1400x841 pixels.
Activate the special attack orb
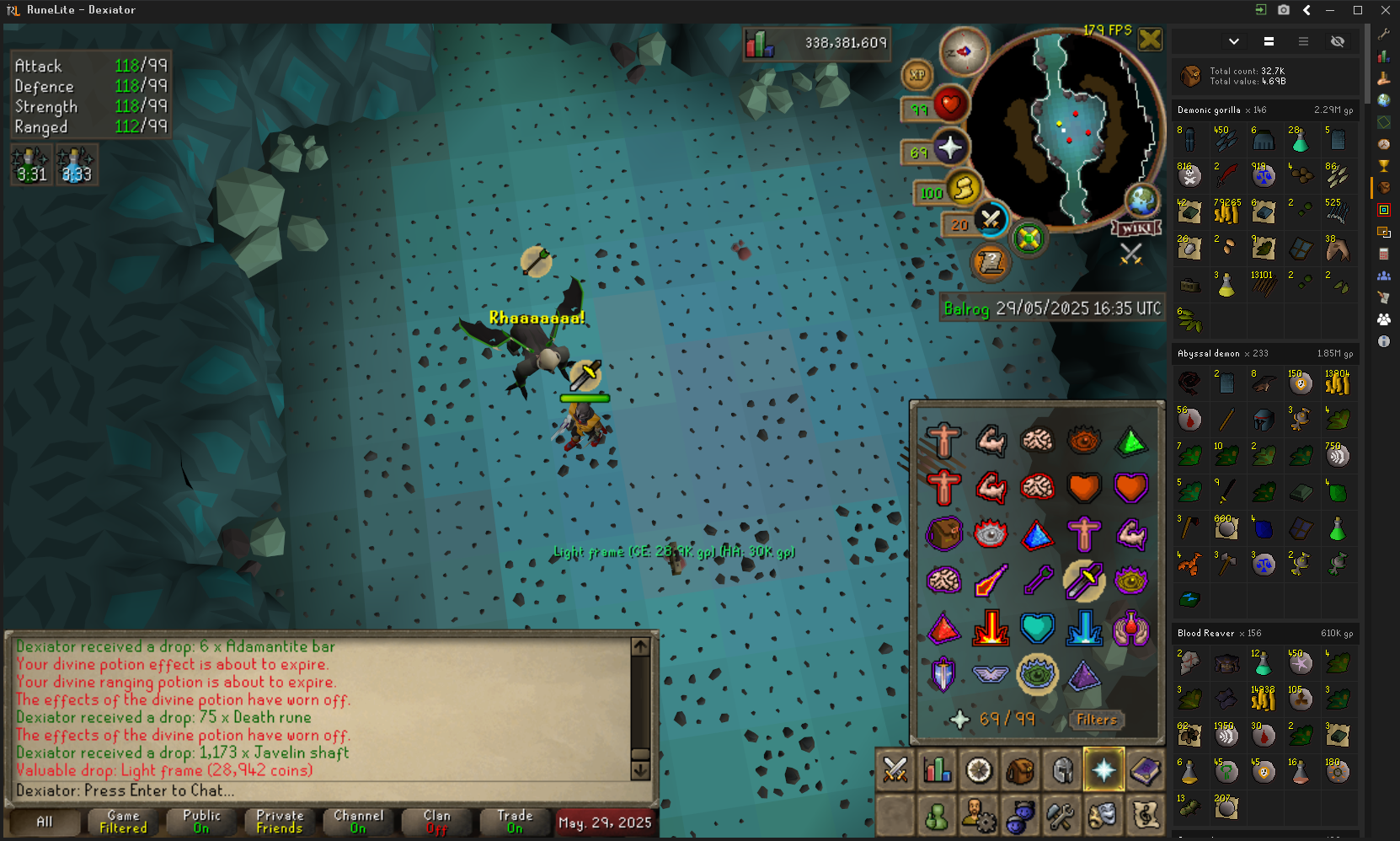[991, 221]
